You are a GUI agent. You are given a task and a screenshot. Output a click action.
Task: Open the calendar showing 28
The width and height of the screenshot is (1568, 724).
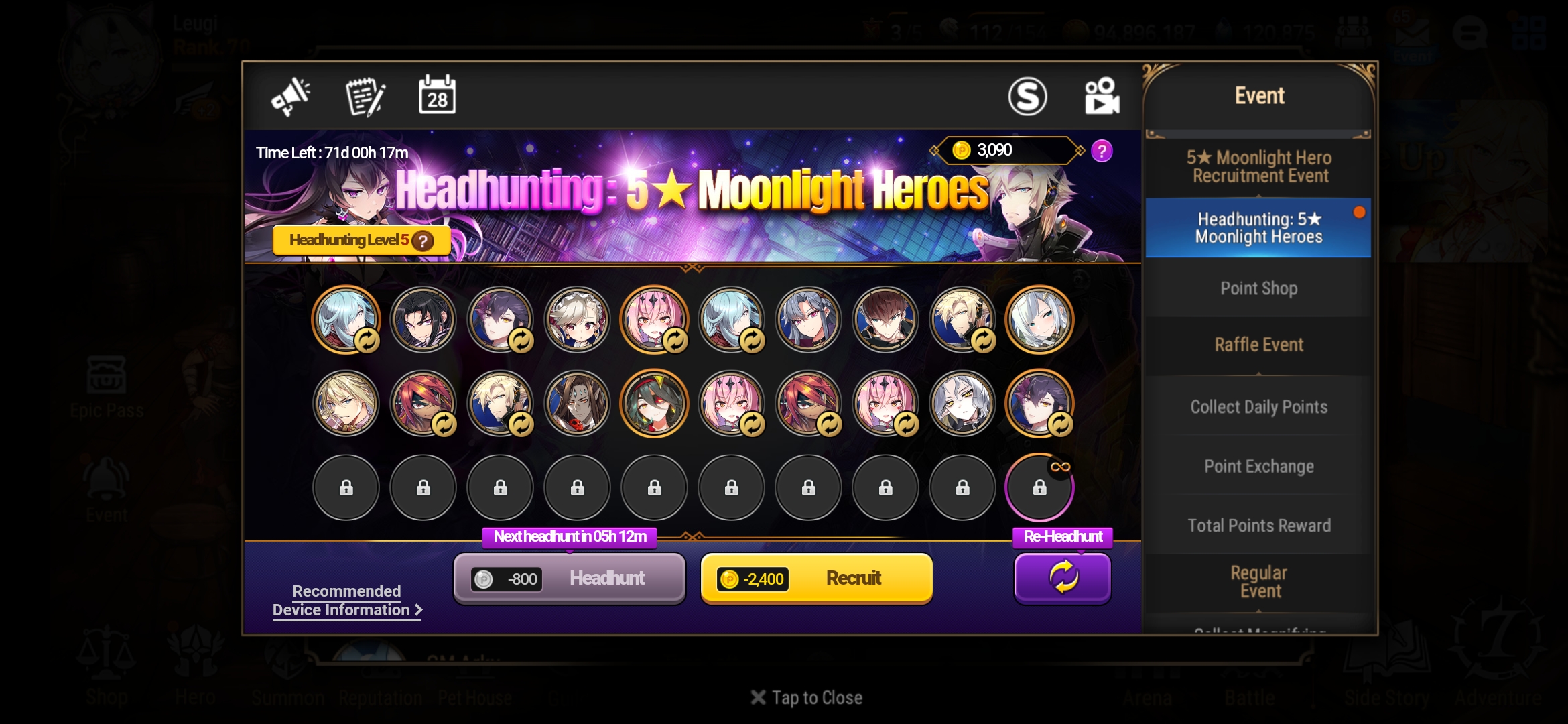[x=437, y=96]
